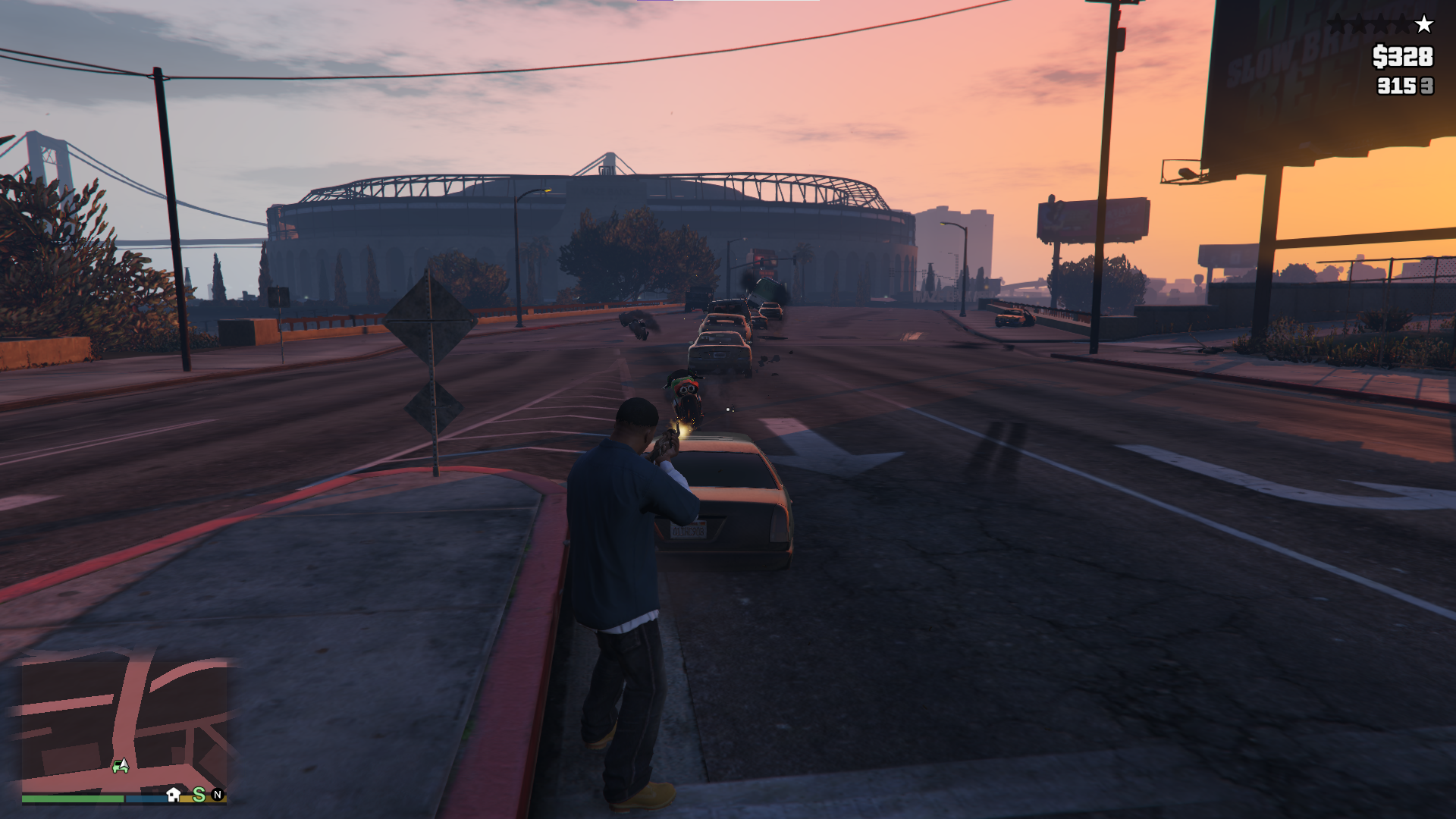Viewport: 1456px width, 819px height.
Task: Open the ammo counter showing 315
Action: pos(1395,86)
